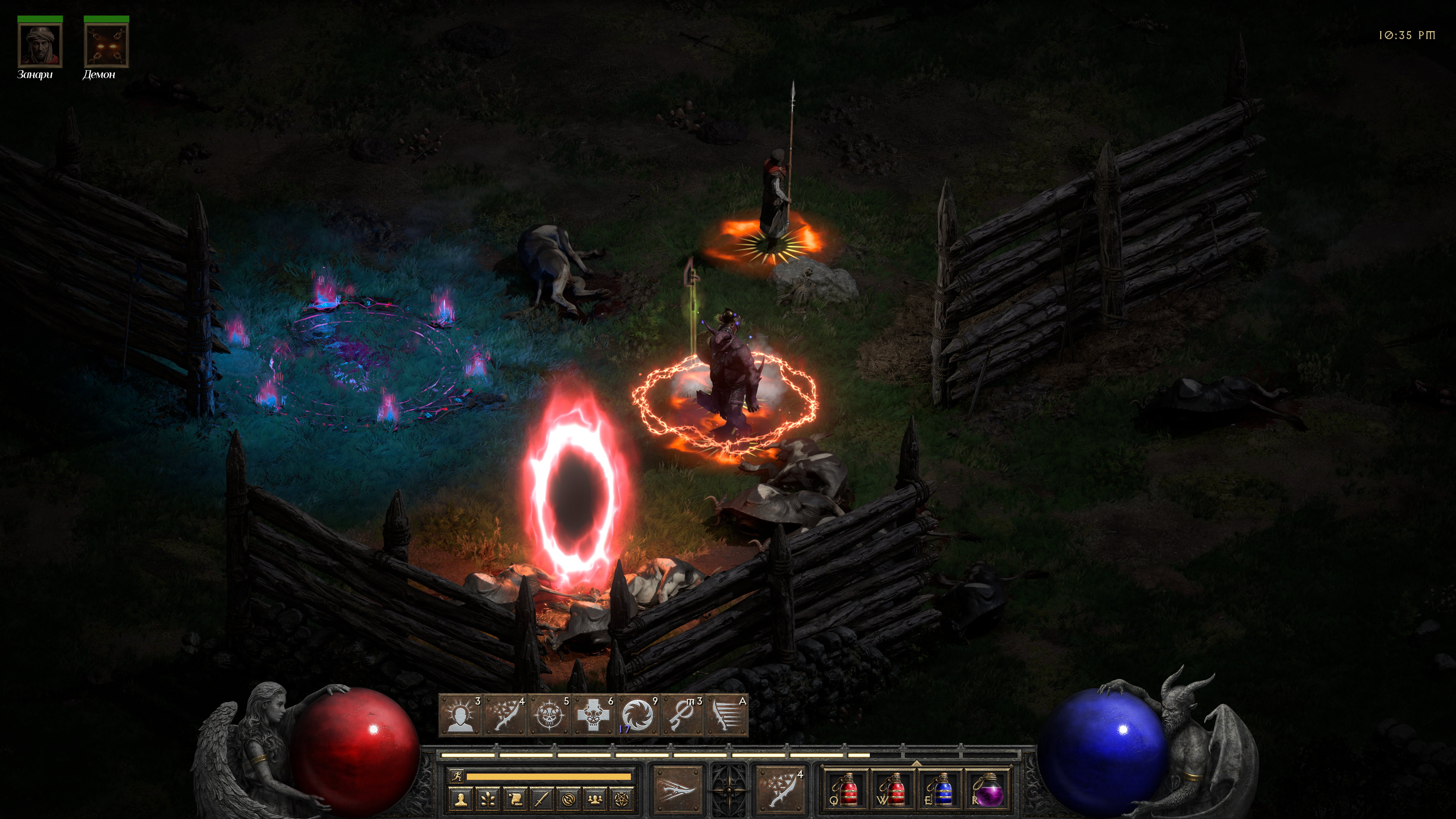Image resolution: width=1456 pixels, height=819 pixels.
Task: Open the skill tree plant icon
Action: pos(488,799)
